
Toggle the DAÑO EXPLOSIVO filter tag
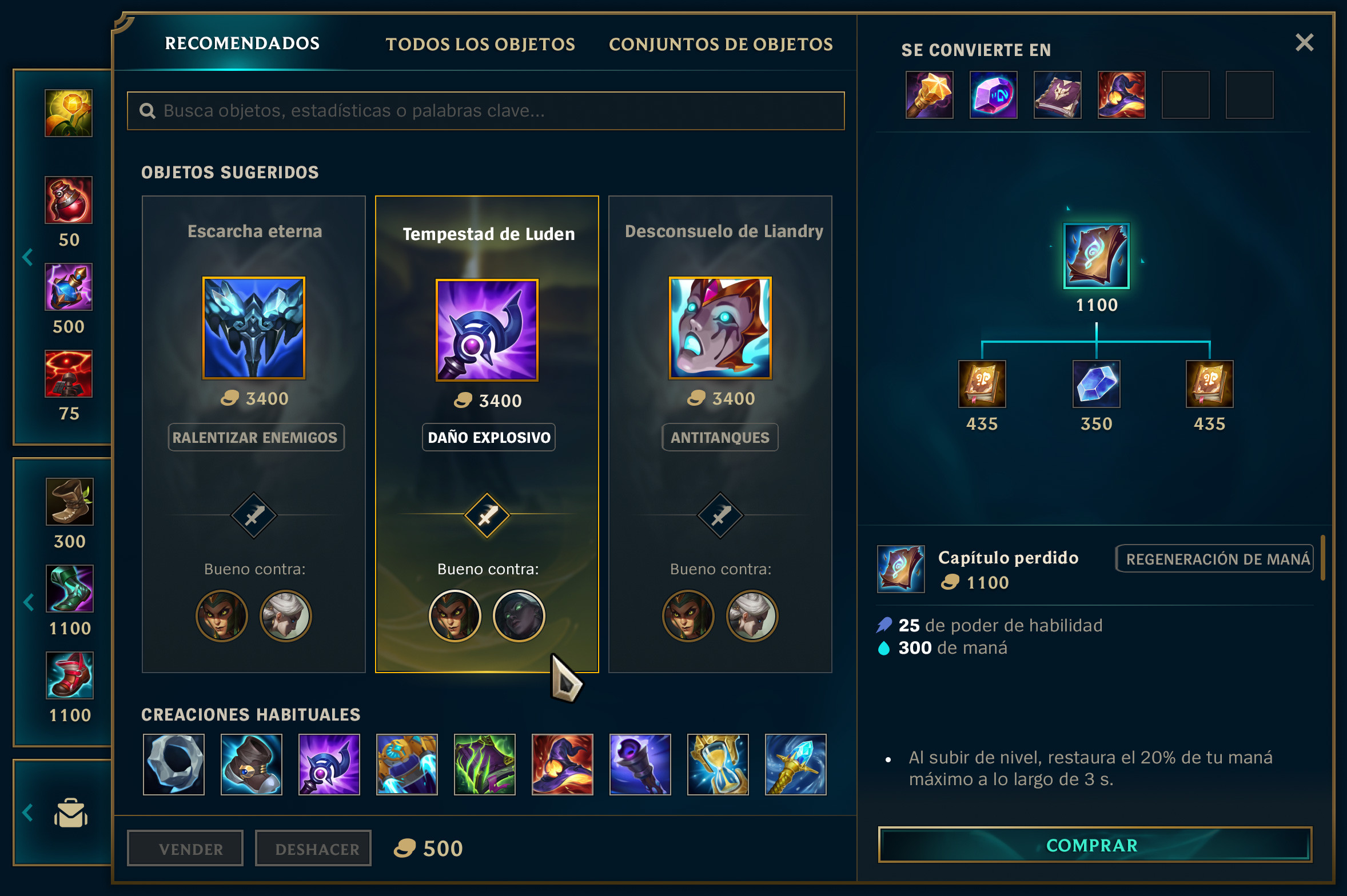(488, 437)
